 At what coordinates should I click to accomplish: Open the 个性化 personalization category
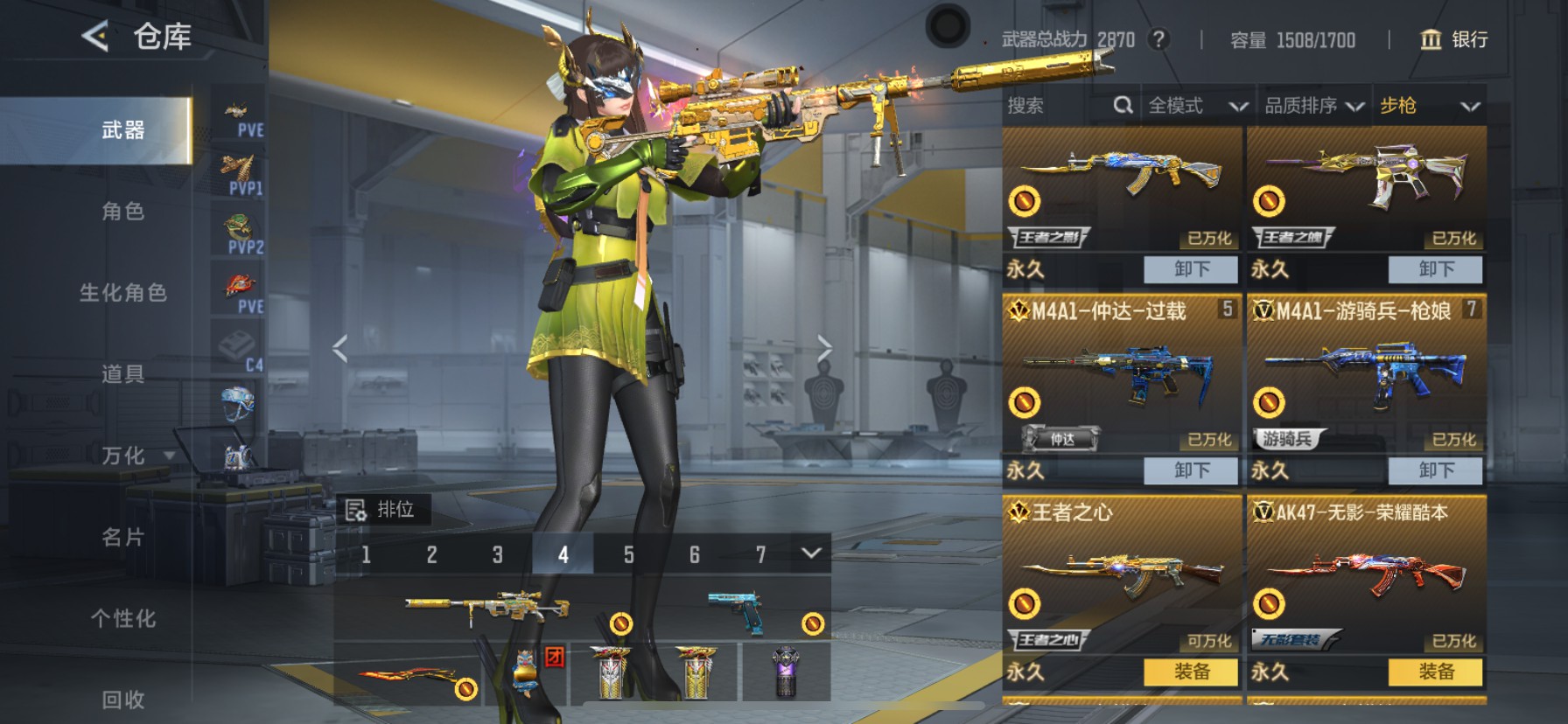click(122, 618)
